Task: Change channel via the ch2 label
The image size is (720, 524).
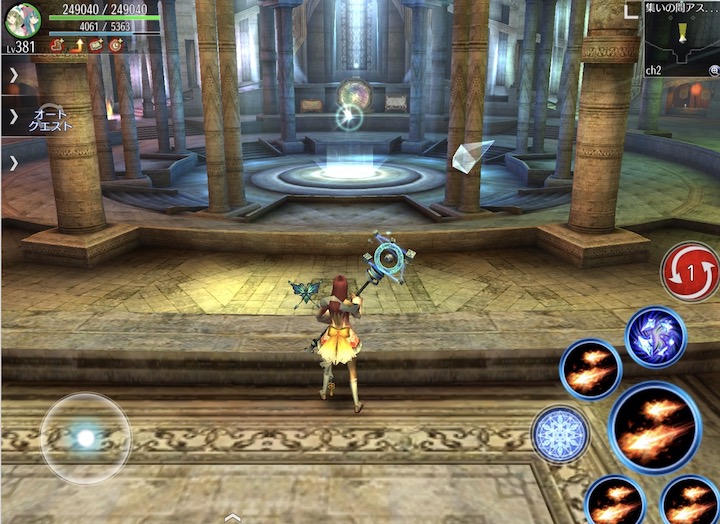Action: point(654,71)
